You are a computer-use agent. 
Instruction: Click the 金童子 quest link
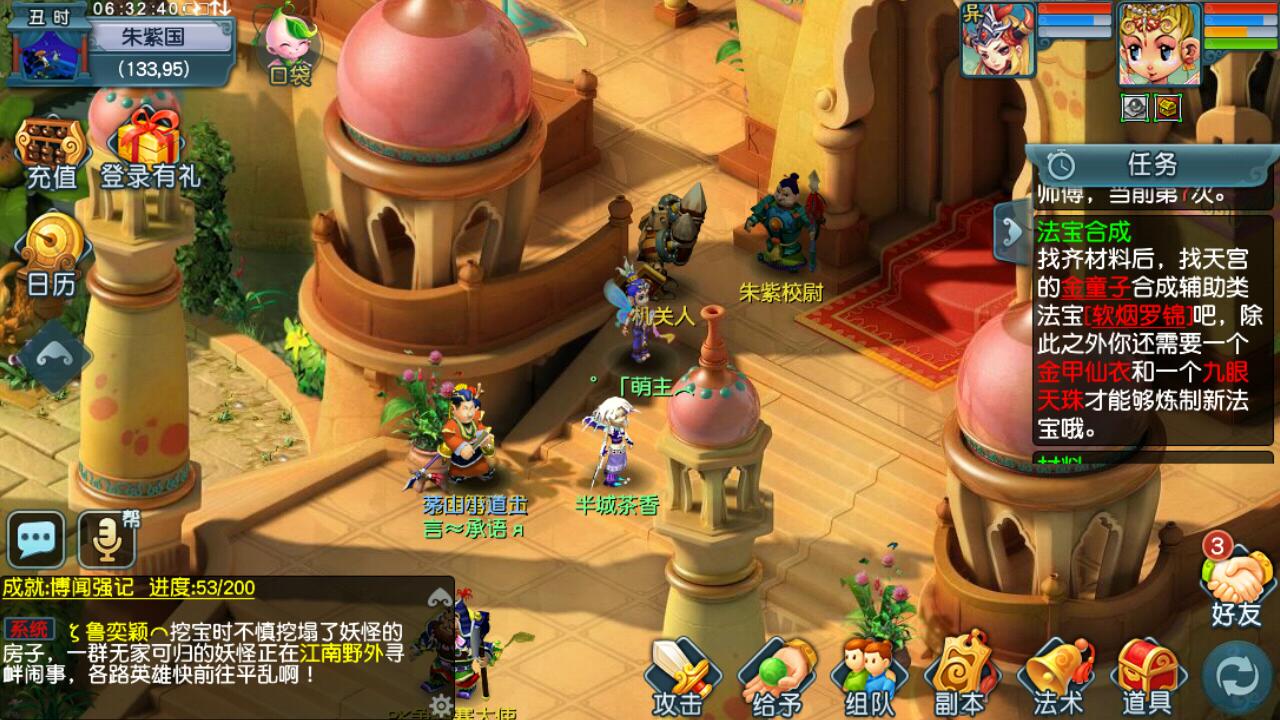coord(1087,288)
